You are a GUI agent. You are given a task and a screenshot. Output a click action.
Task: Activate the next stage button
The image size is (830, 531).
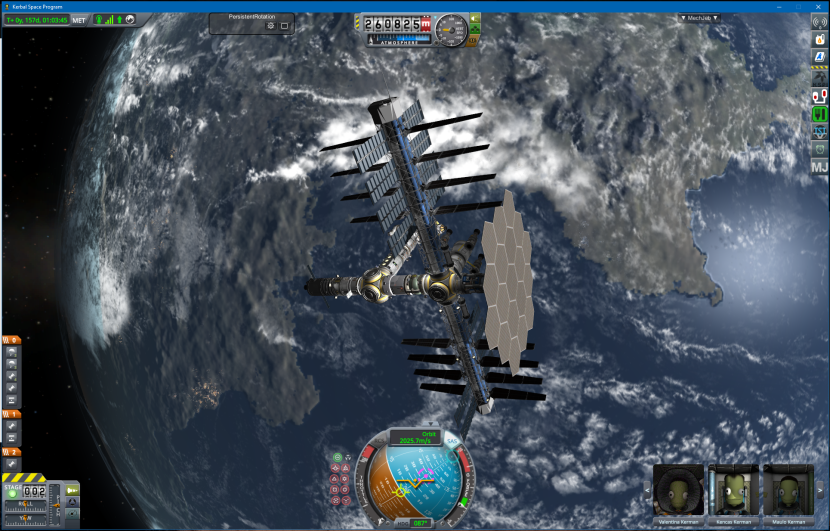tap(12, 491)
